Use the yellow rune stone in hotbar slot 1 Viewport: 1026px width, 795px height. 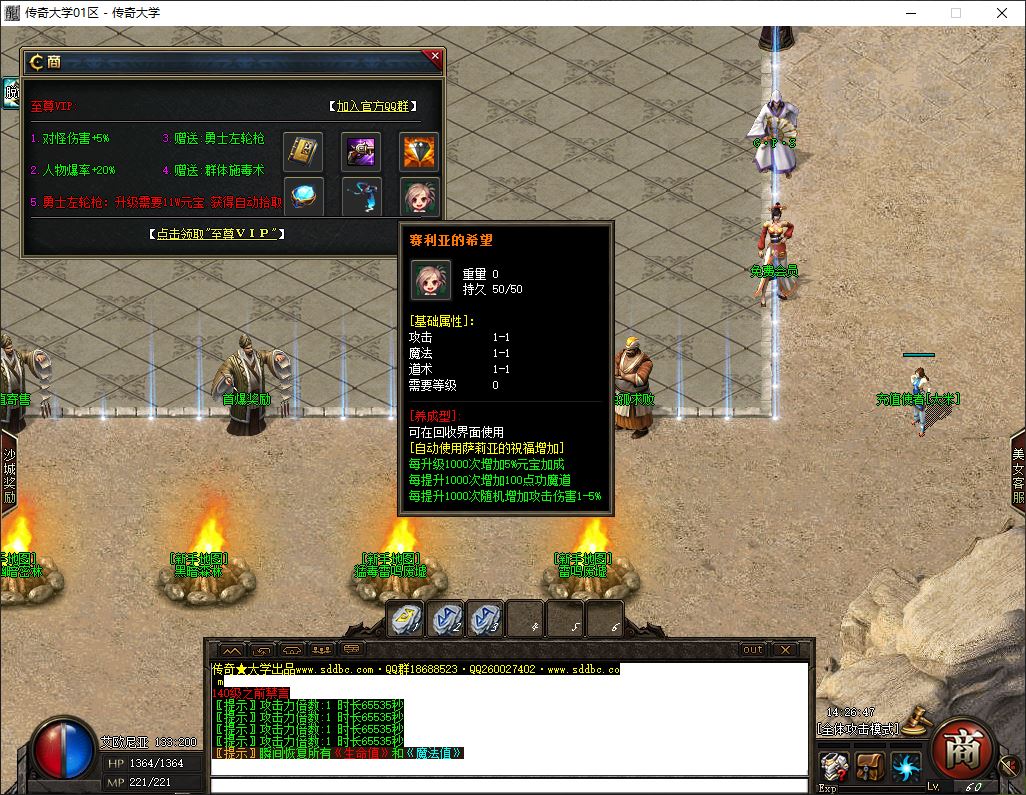point(406,619)
